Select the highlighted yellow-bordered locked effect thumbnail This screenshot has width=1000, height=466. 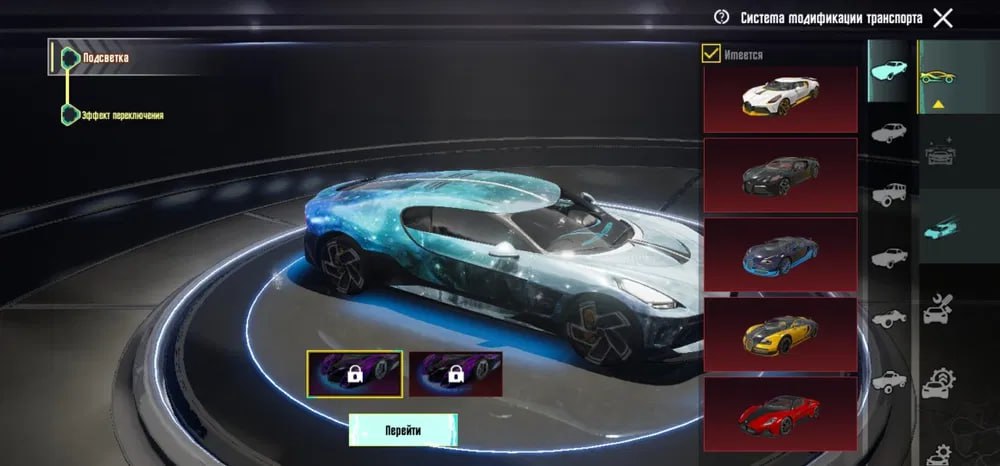(x=355, y=374)
